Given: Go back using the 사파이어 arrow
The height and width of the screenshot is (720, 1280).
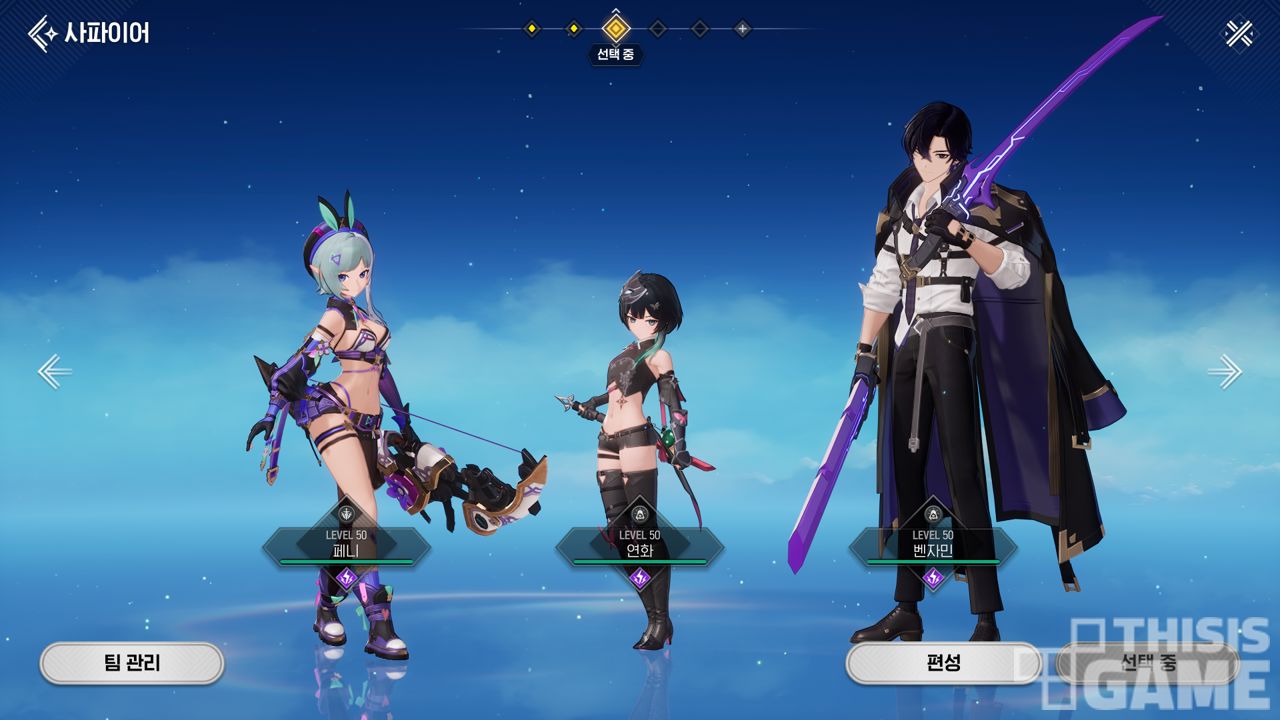Looking at the screenshot, I should (x=43, y=33).
